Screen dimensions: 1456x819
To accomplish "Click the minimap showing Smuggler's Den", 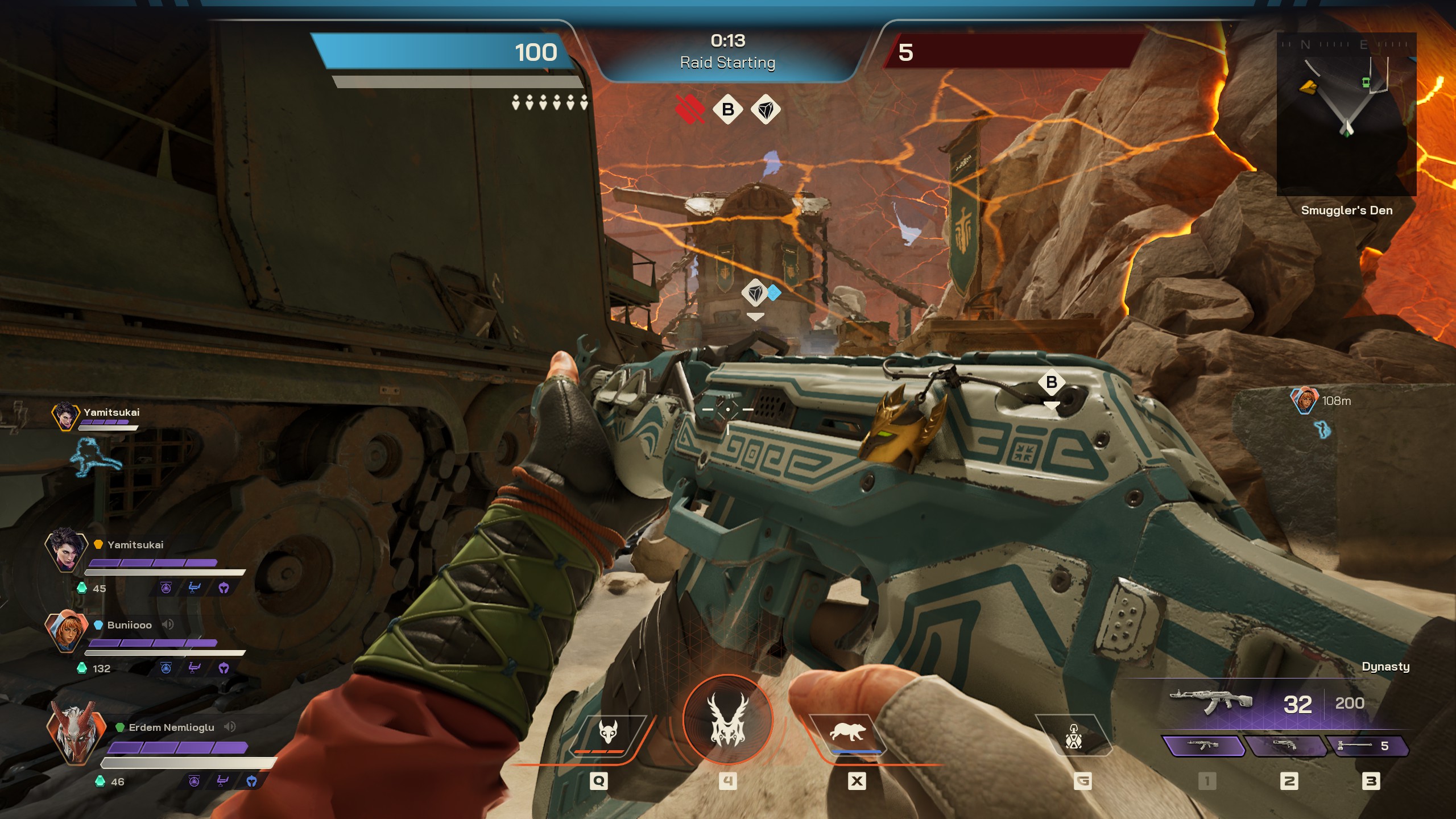I will 1346,114.
